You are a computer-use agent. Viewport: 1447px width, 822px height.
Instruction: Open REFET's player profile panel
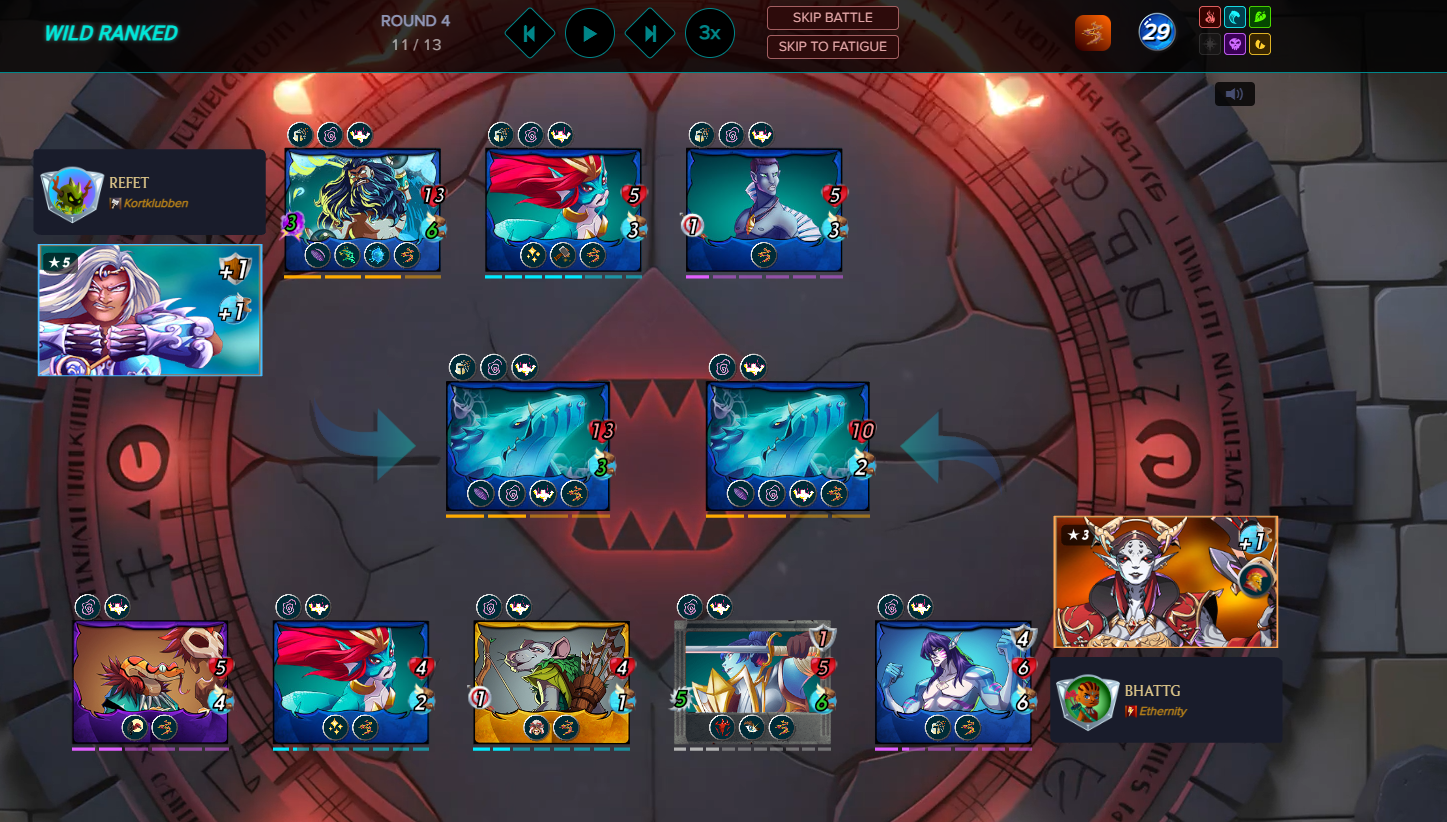(150, 192)
